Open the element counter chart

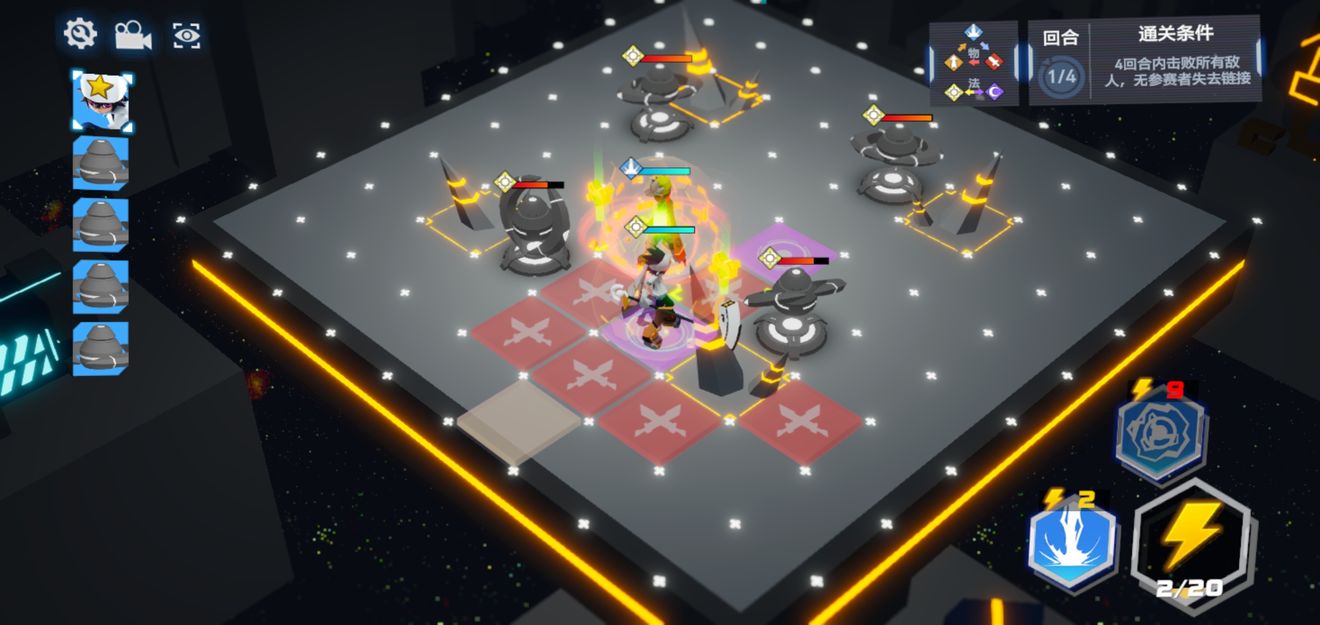click(x=973, y=63)
